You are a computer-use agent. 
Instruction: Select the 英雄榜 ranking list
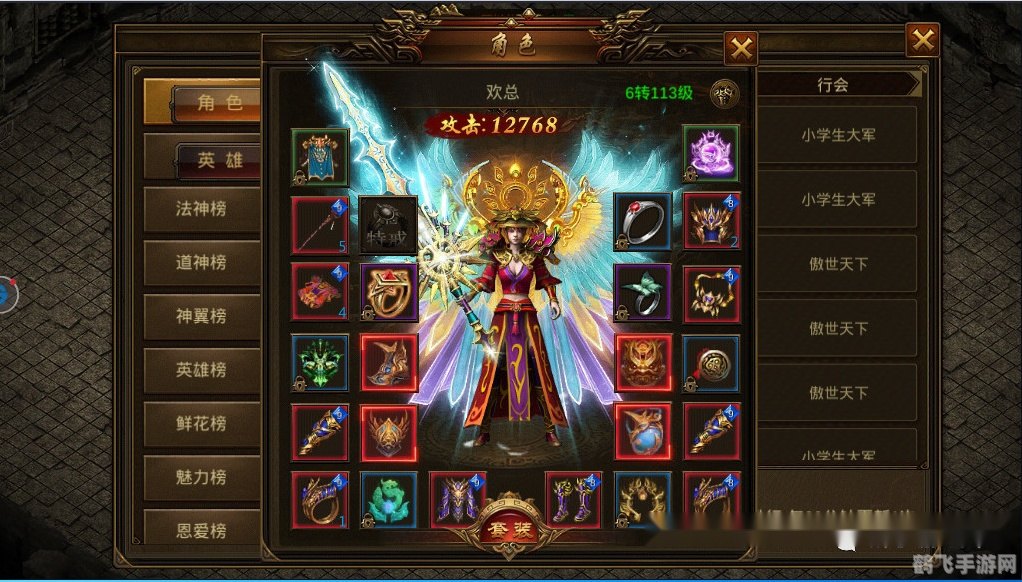[x=201, y=369]
